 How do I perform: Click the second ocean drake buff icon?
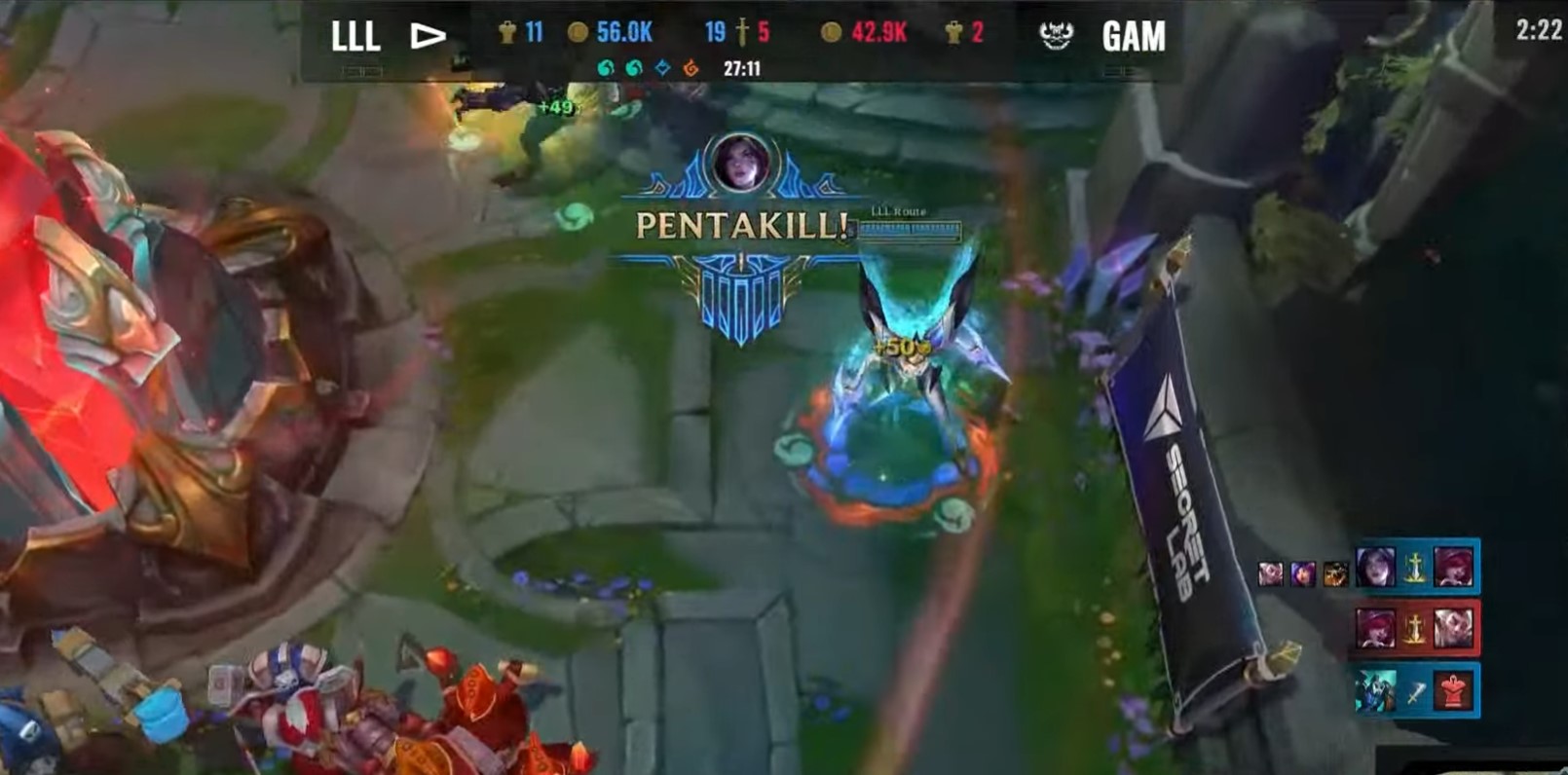631,66
